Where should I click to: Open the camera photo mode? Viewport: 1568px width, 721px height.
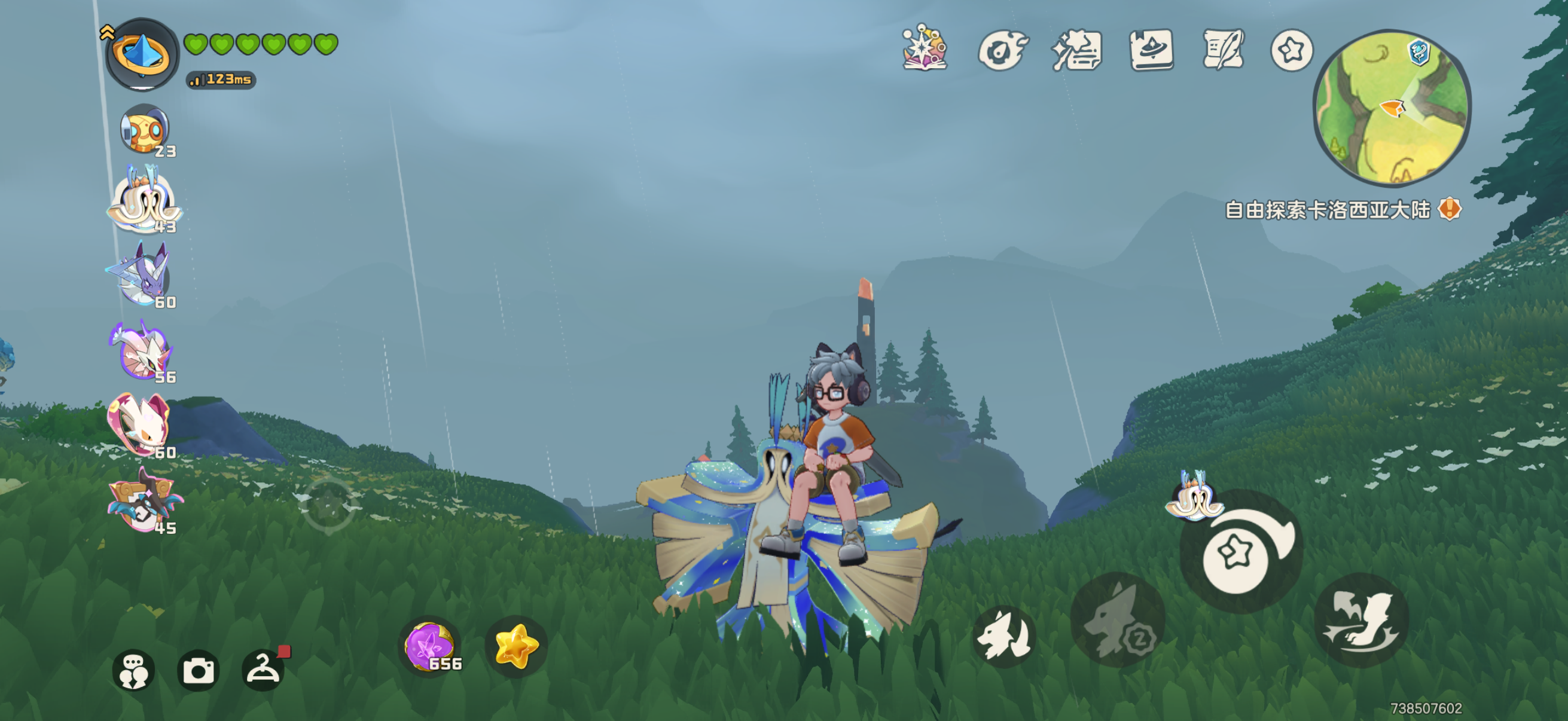tap(198, 671)
